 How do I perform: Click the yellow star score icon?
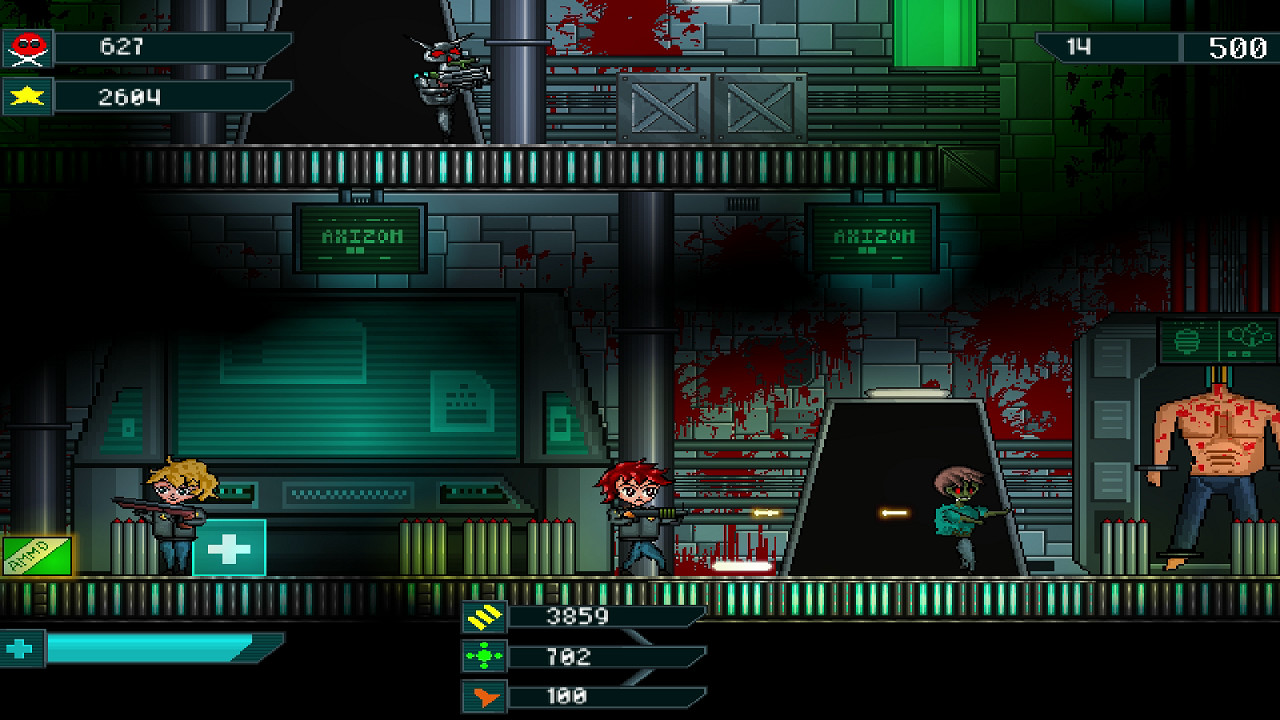tap(27, 97)
